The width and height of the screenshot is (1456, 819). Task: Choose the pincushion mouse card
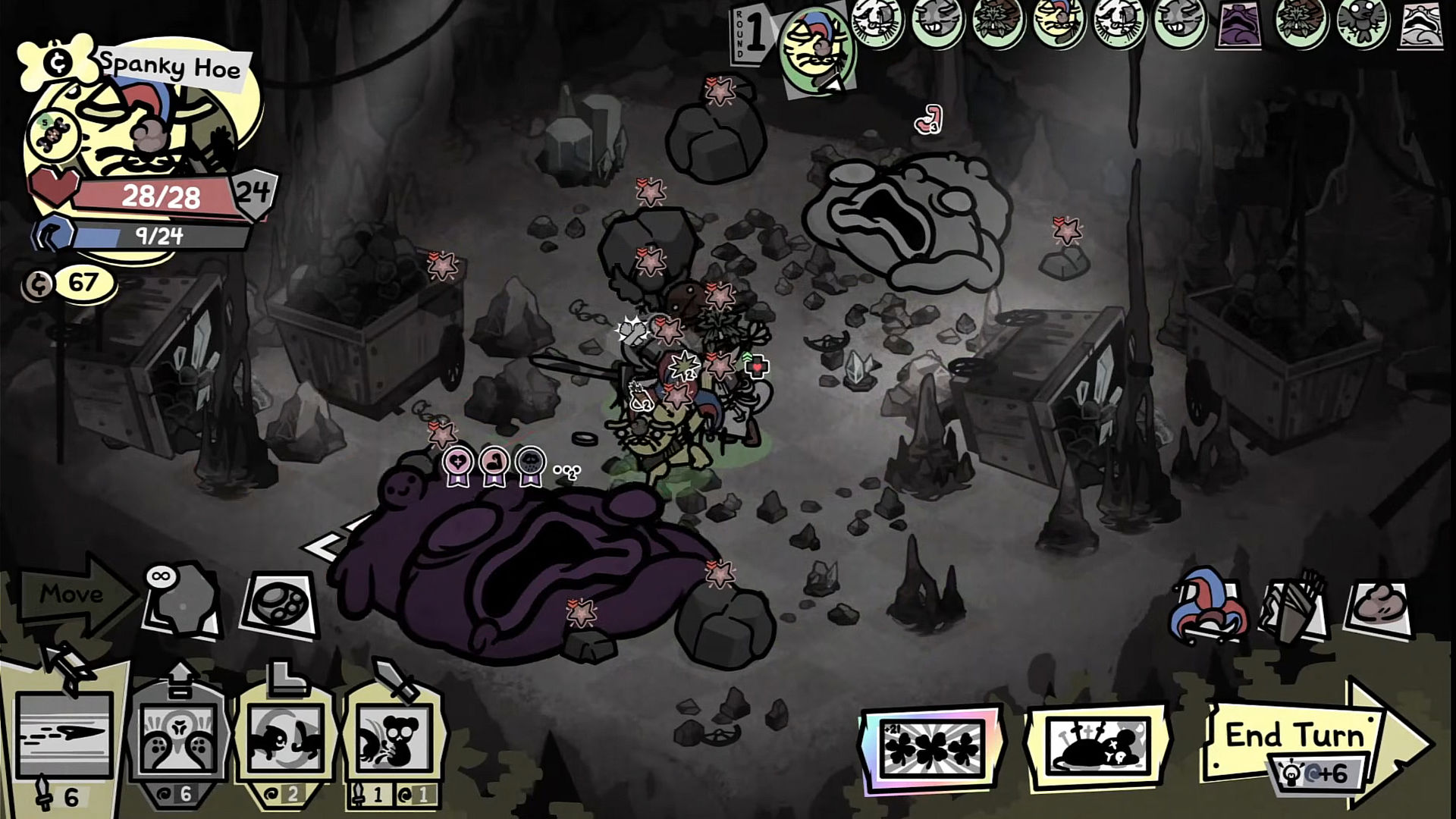1095,747
